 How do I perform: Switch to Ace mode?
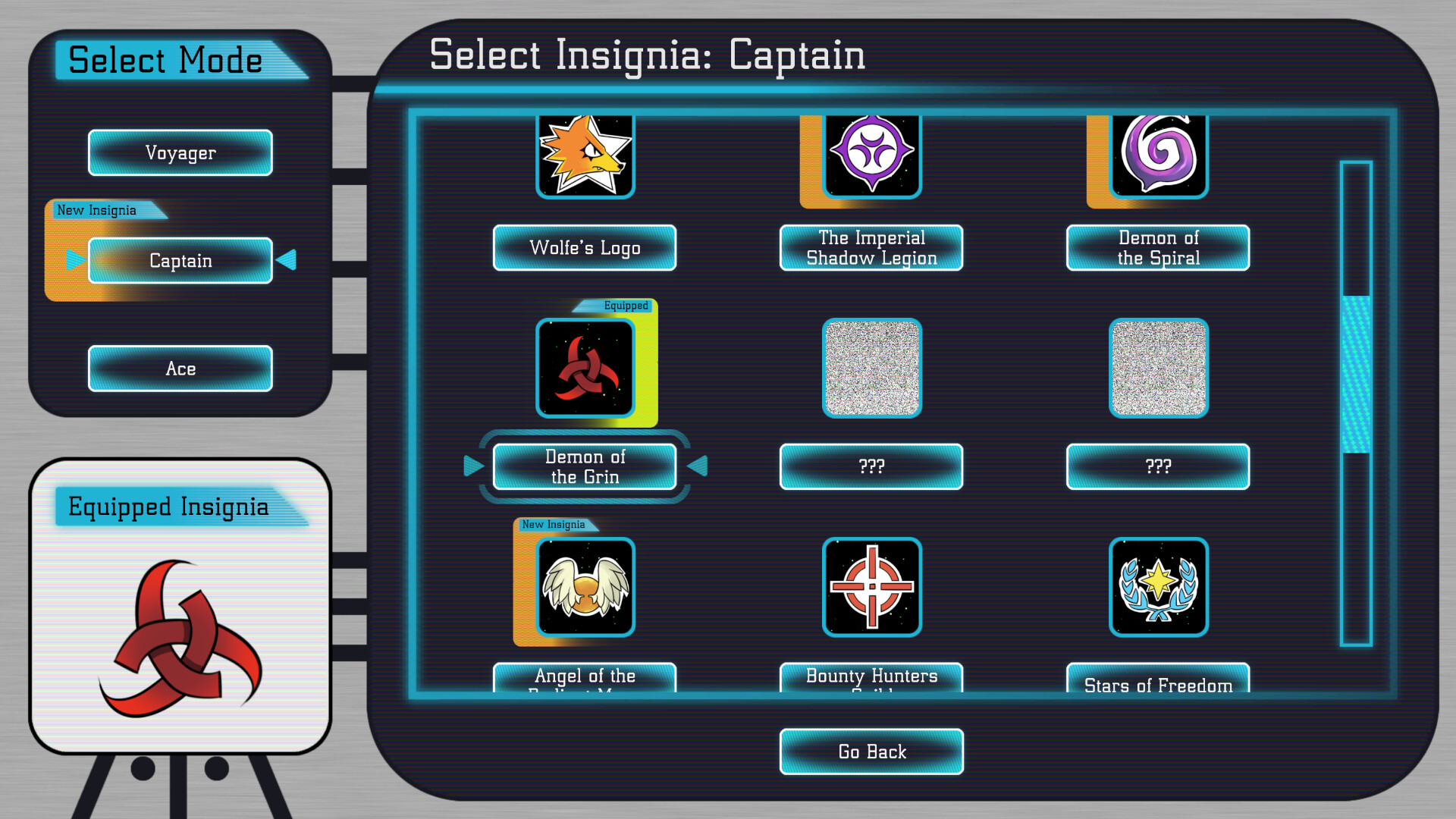[180, 369]
